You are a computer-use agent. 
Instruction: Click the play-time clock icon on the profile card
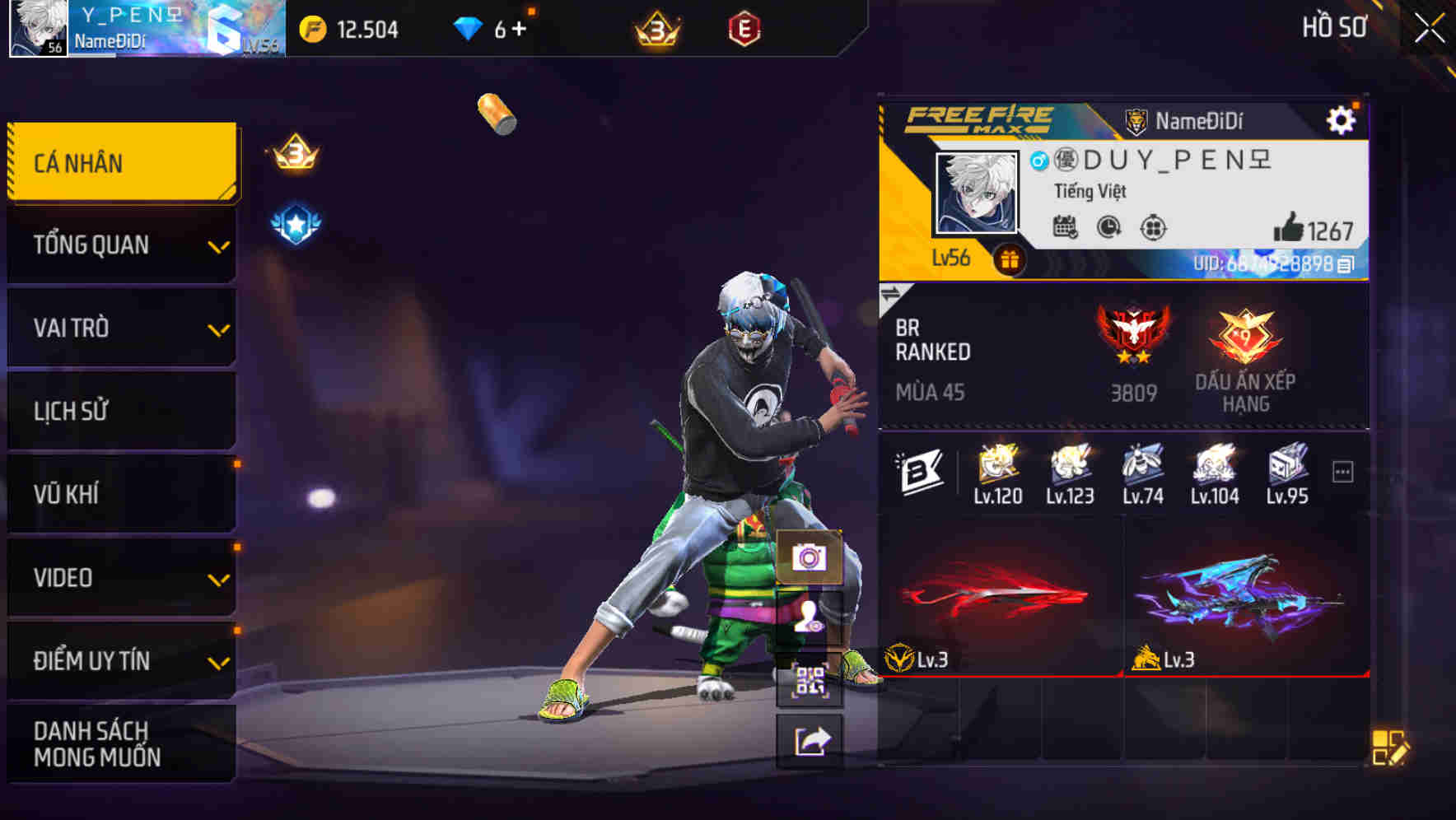[x=1107, y=228]
